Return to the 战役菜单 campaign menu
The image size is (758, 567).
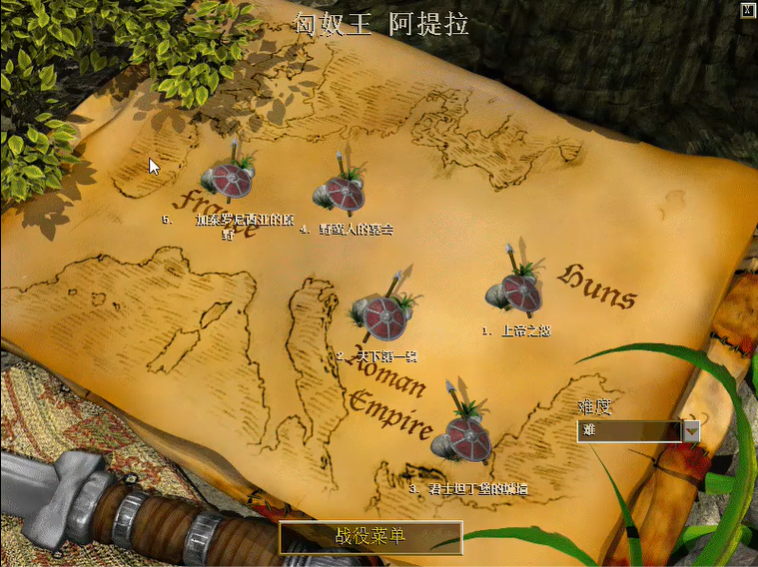tap(370, 537)
